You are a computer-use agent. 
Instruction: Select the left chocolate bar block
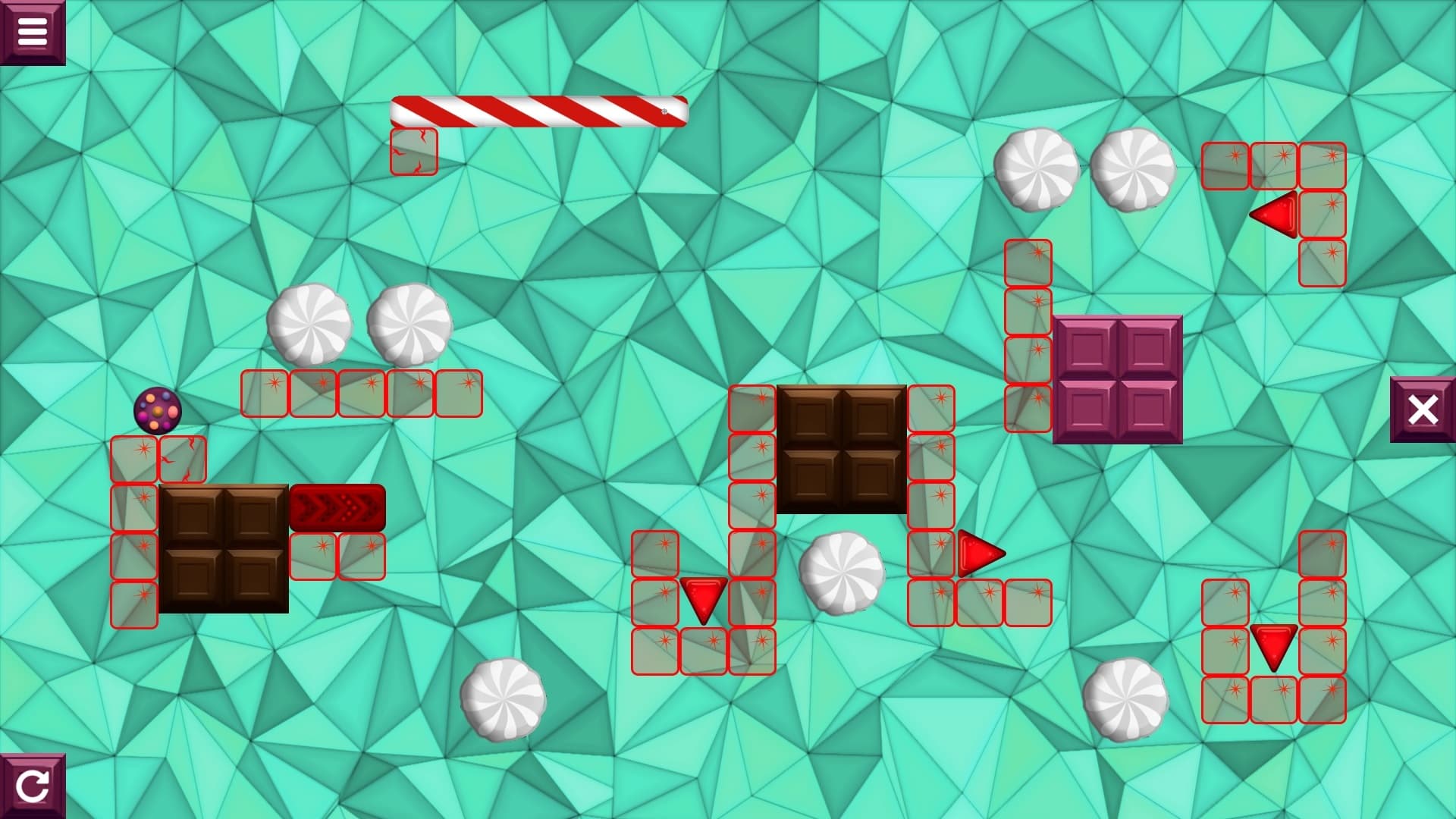point(224,548)
